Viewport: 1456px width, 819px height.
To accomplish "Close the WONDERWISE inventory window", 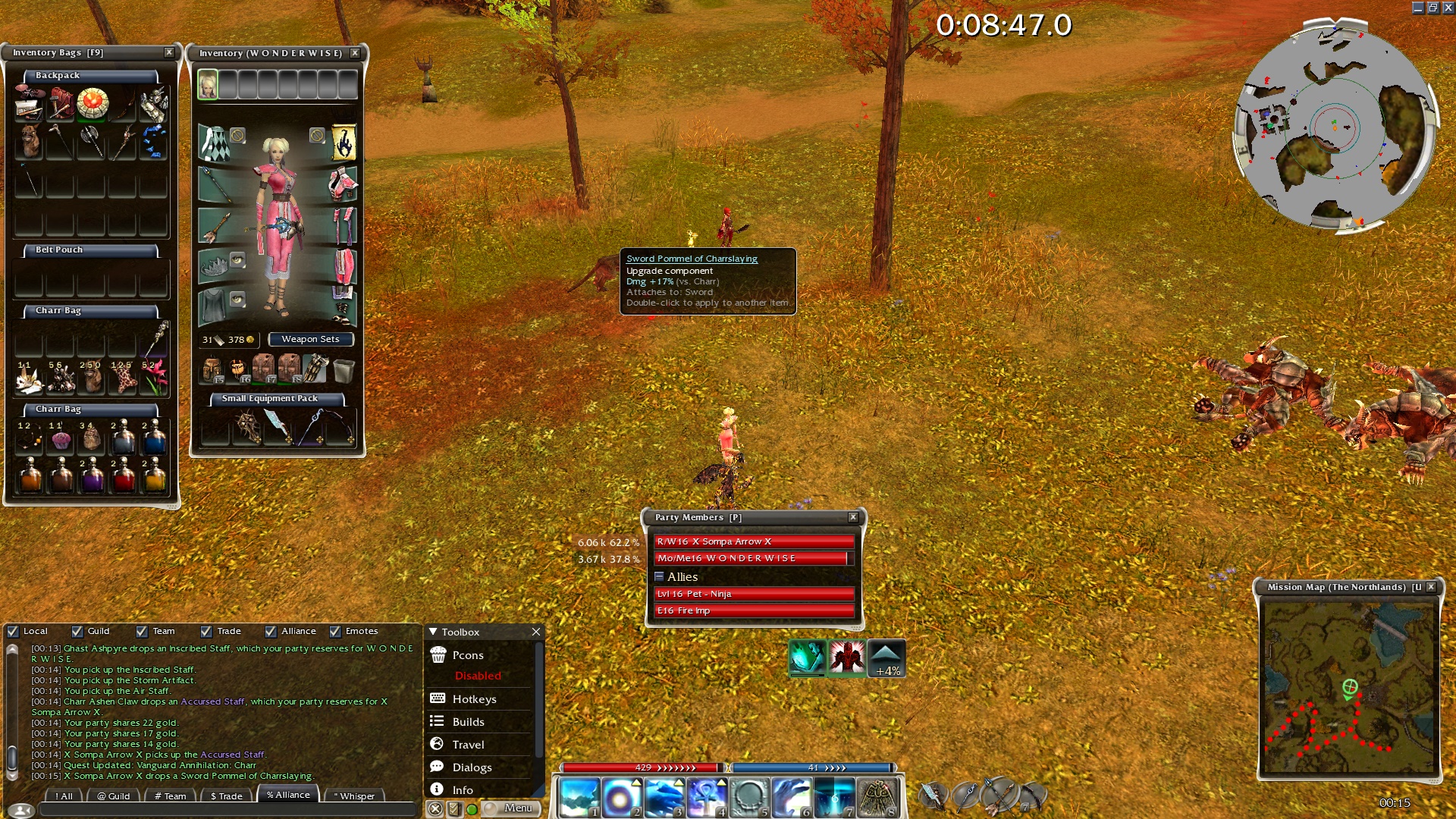I will [x=355, y=53].
